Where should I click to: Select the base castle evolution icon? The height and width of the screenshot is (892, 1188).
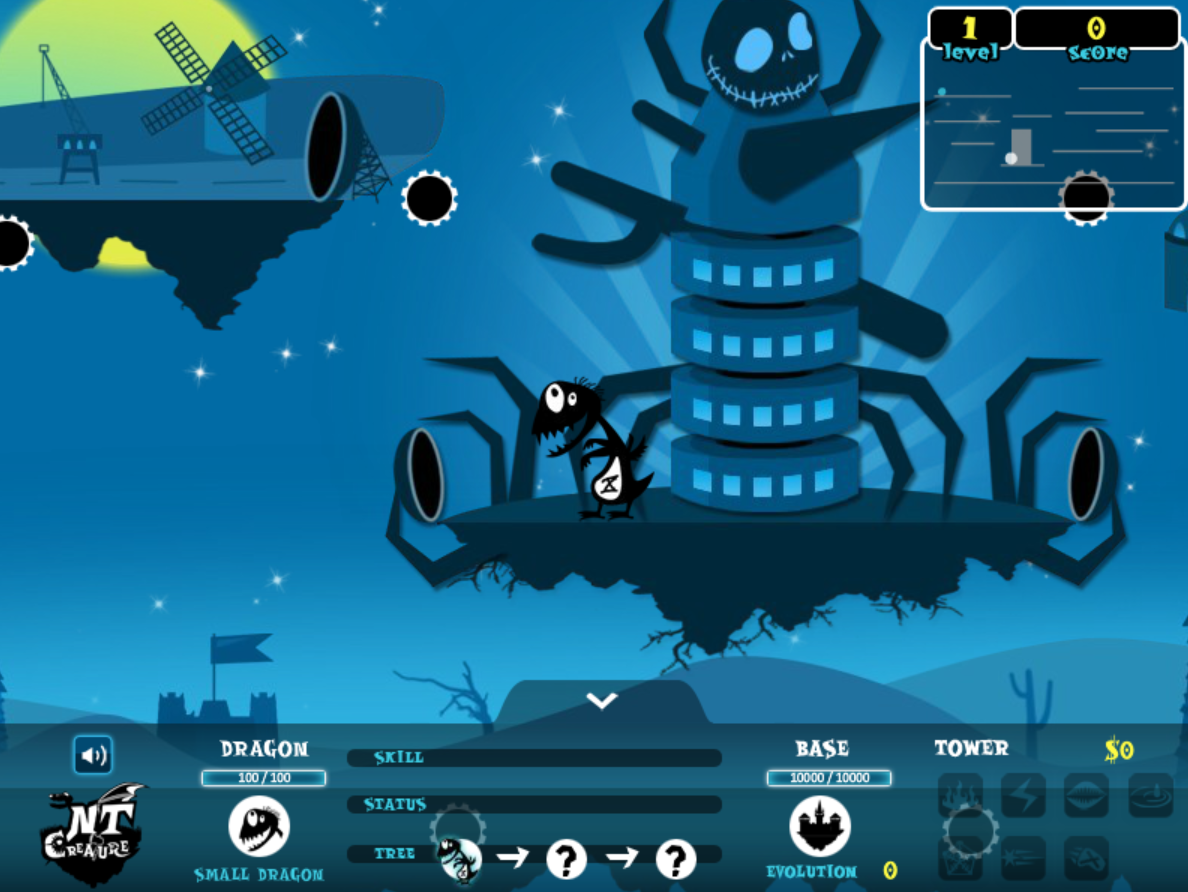coord(820,826)
